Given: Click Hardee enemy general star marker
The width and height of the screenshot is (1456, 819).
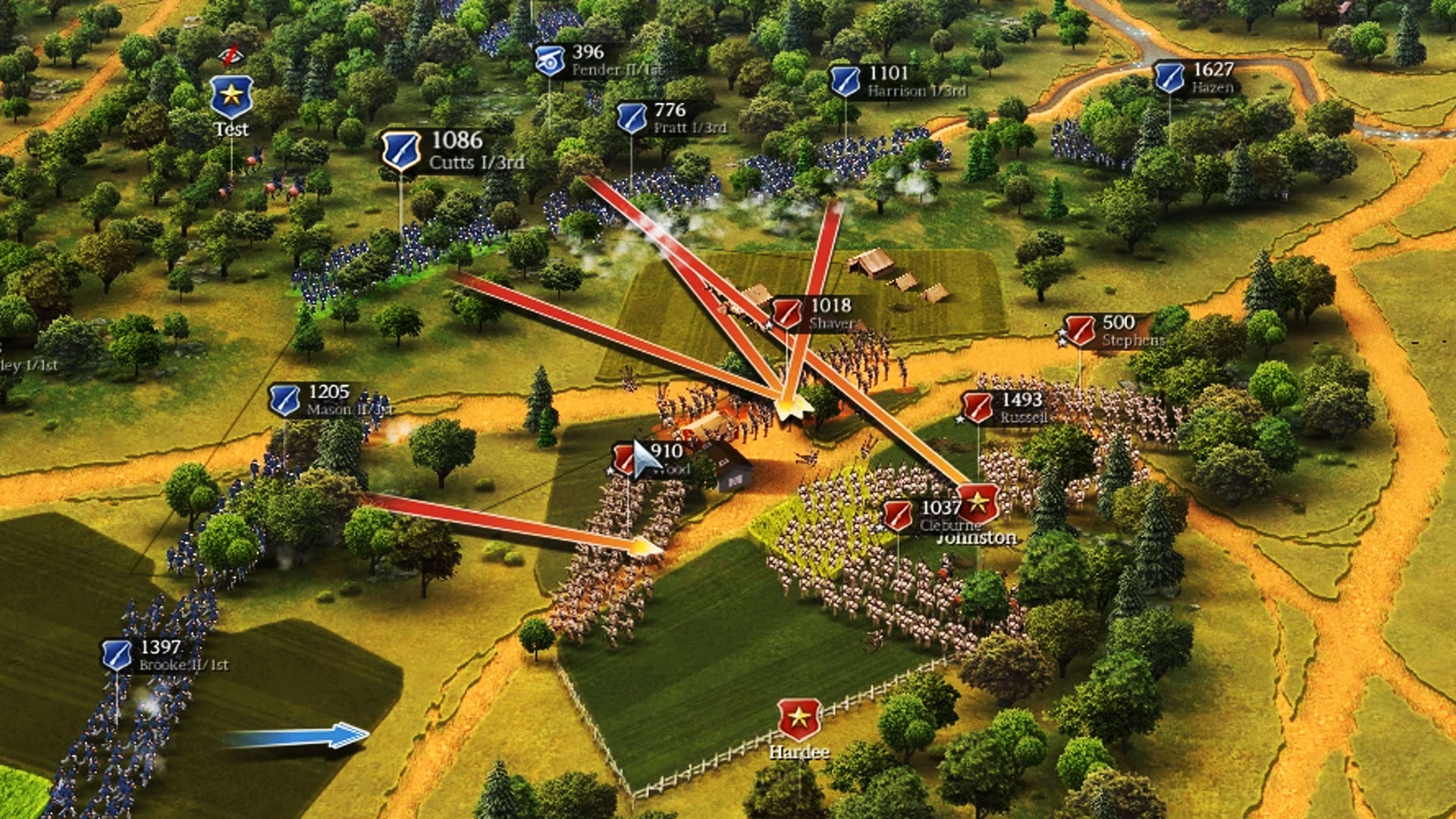Looking at the screenshot, I should pyautogui.click(x=799, y=718).
